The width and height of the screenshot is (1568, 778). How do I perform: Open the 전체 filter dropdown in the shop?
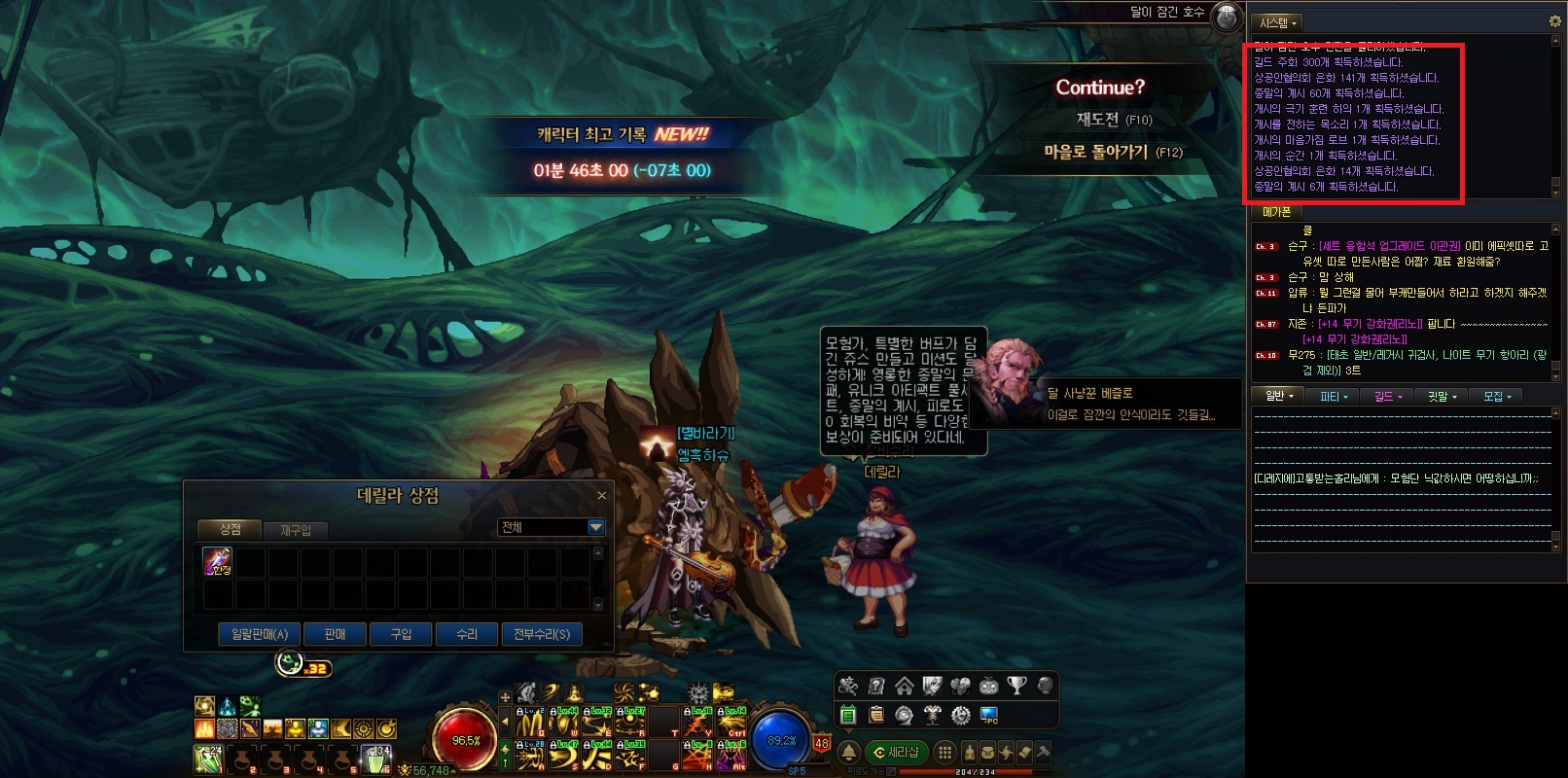[595, 527]
